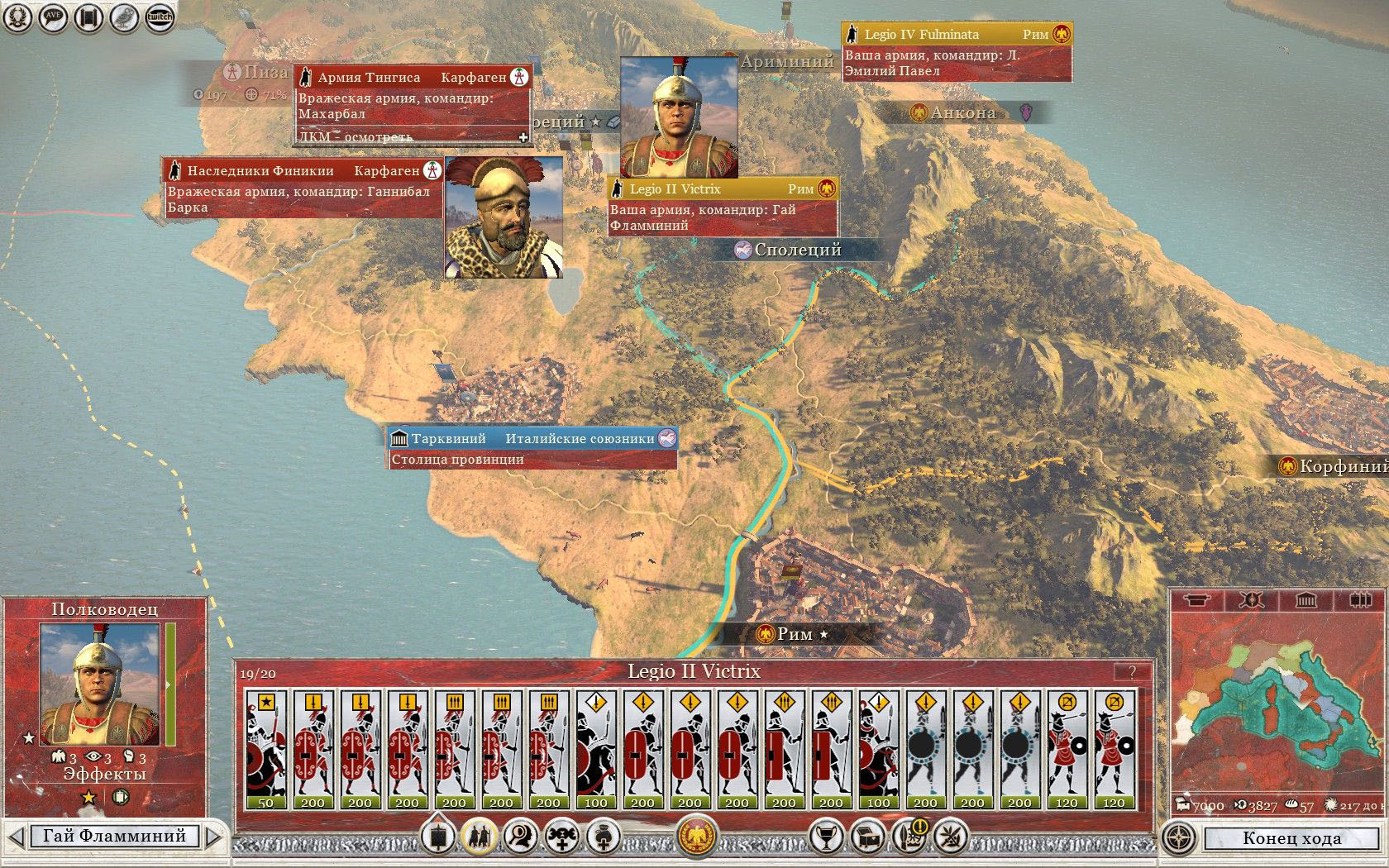Click the Twitch streaming button
This screenshot has height=868, width=1389.
[159, 17]
